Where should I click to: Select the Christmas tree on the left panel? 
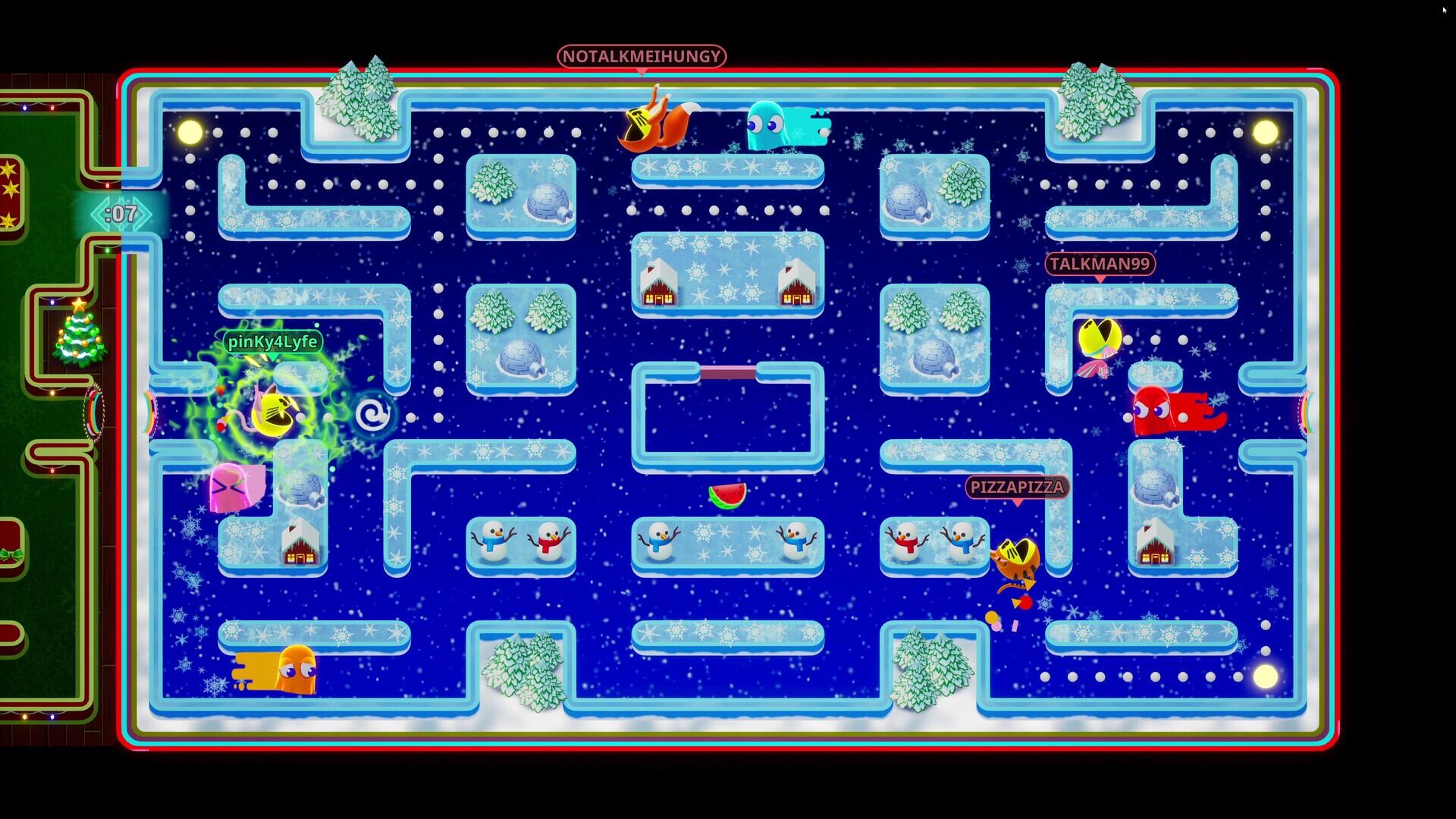point(80,341)
